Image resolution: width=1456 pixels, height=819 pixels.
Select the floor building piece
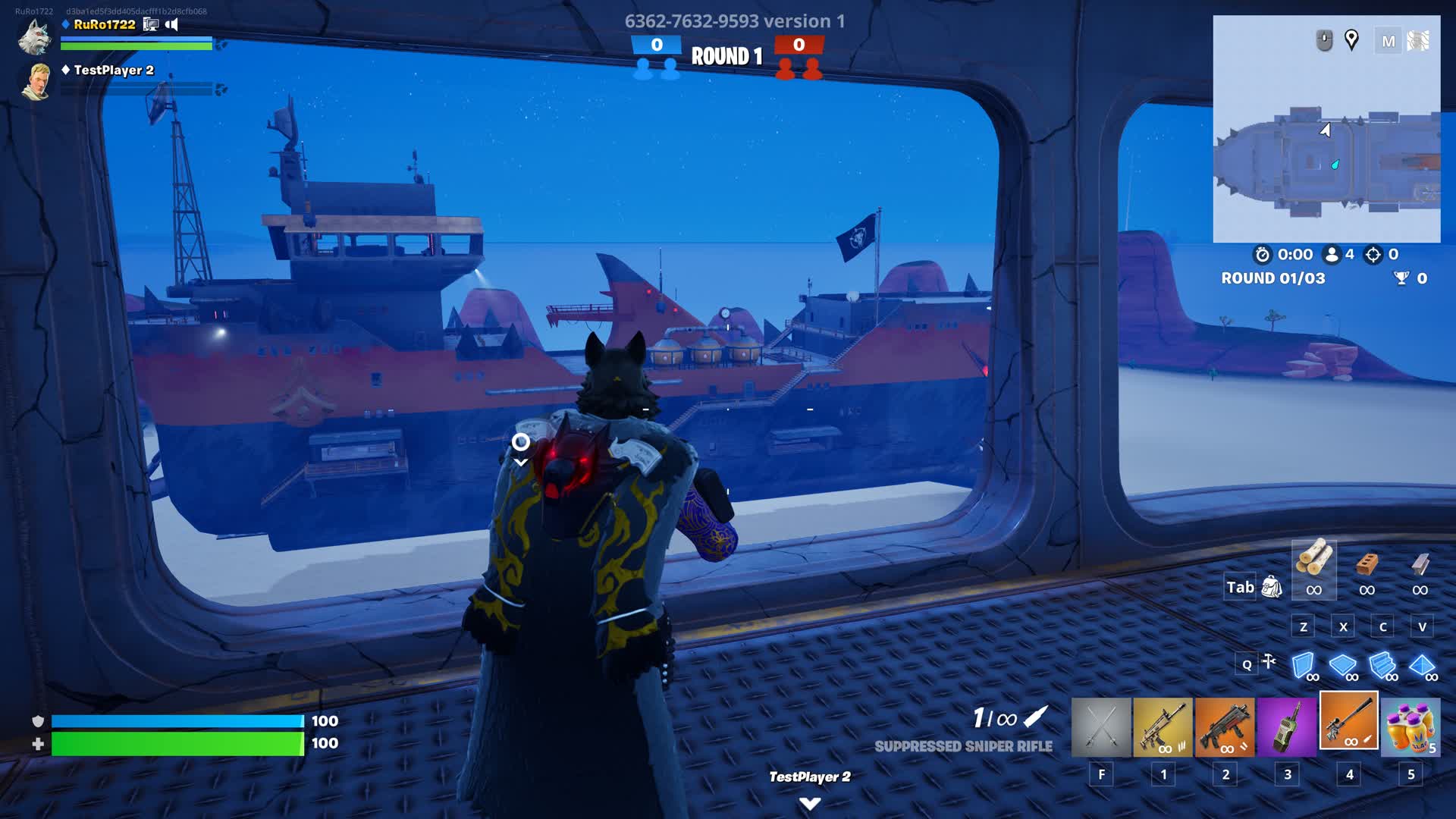pyautogui.click(x=1342, y=666)
